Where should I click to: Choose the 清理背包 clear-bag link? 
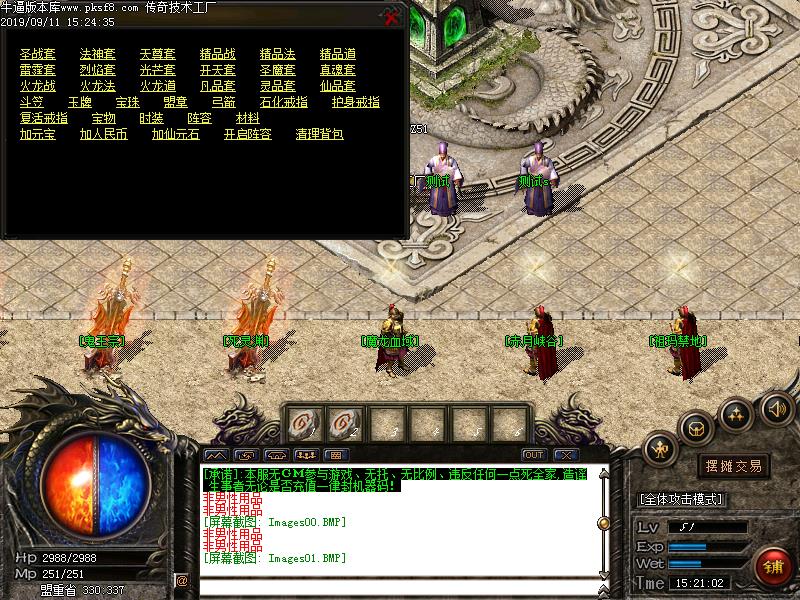tap(320, 134)
